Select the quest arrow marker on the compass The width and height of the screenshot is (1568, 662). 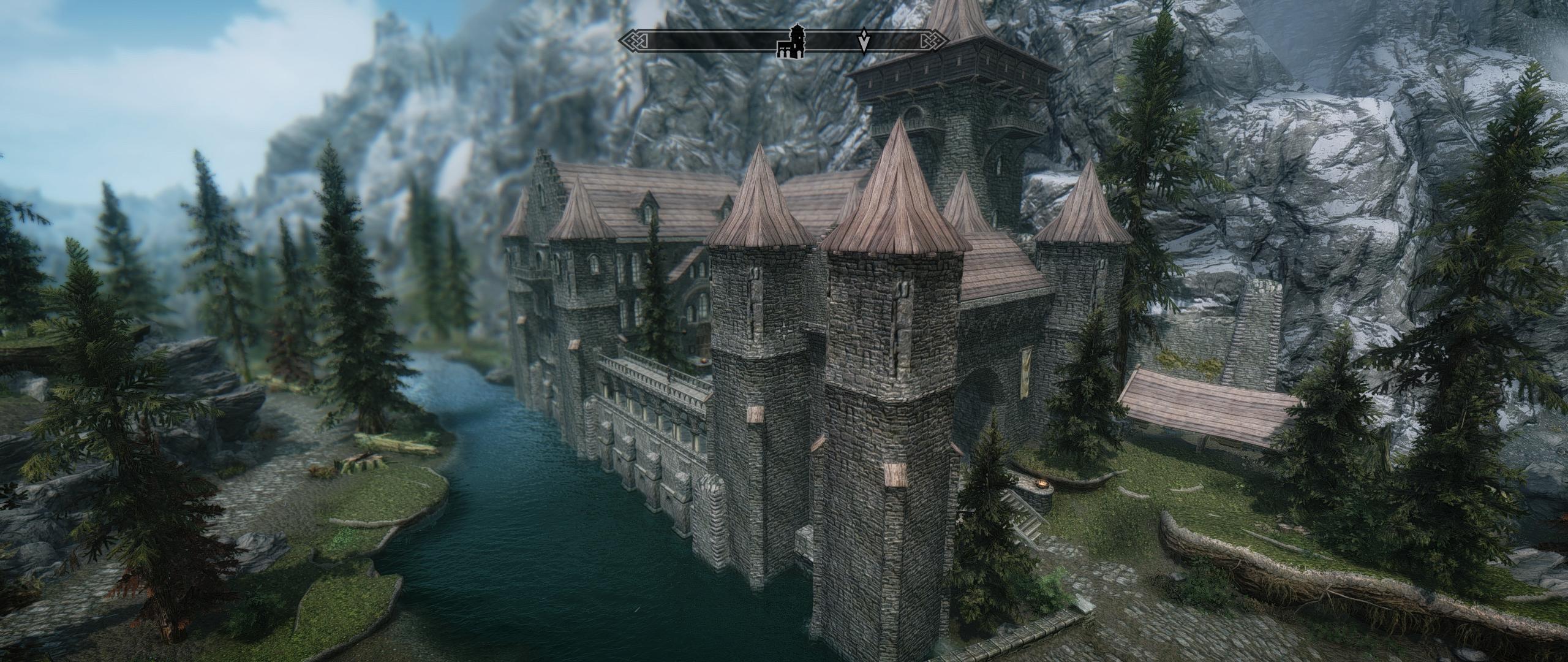864,41
